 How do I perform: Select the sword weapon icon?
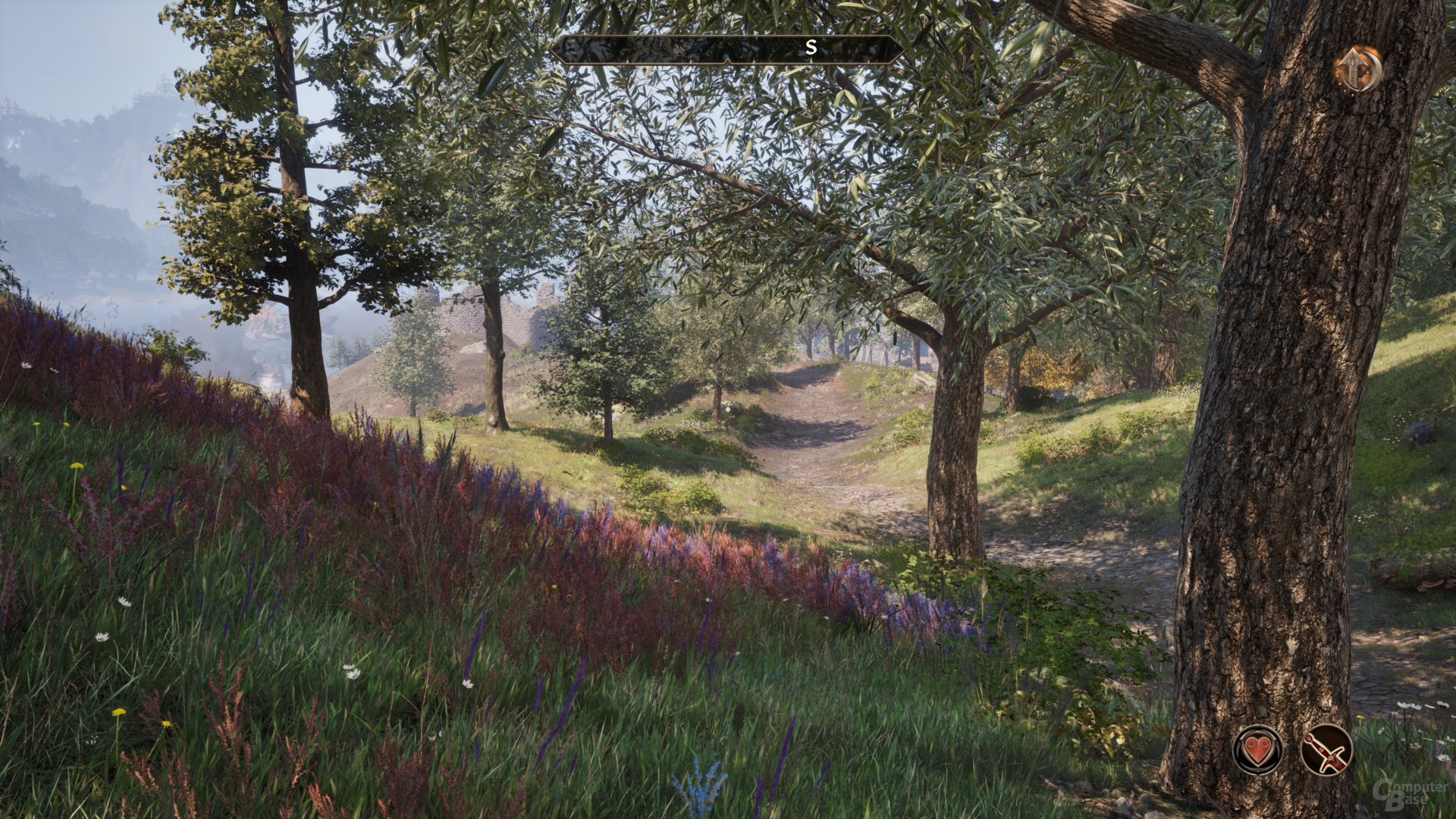(x=1326, y=750)
